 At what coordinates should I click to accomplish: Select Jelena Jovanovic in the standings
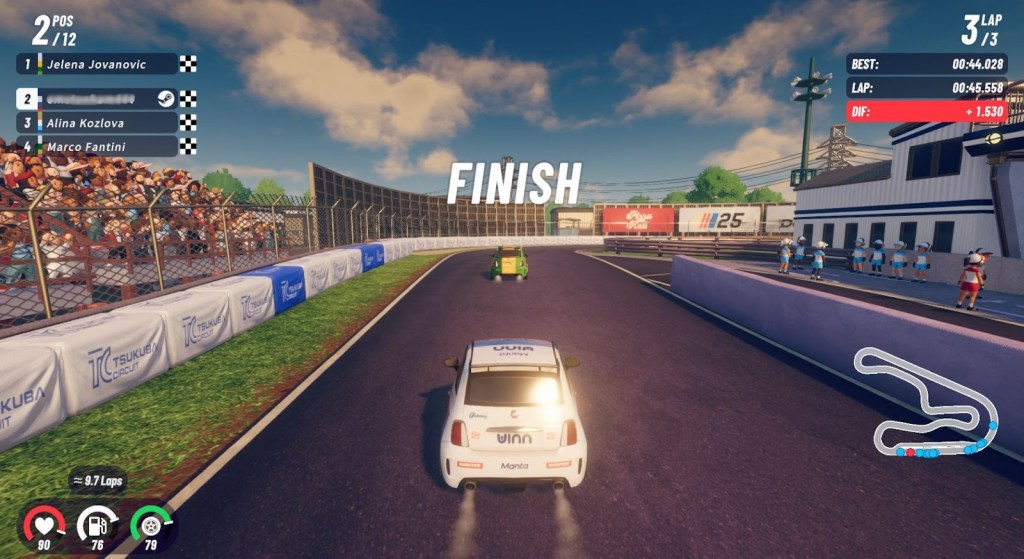(x=97, y=64)
